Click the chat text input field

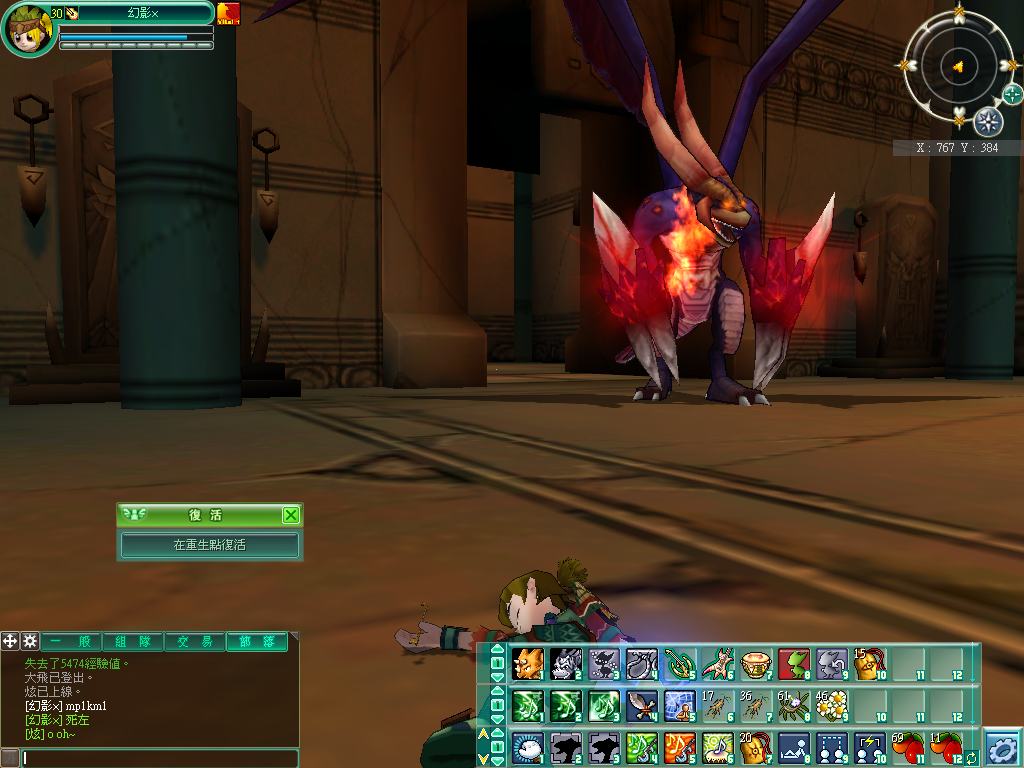pos(160,758)
